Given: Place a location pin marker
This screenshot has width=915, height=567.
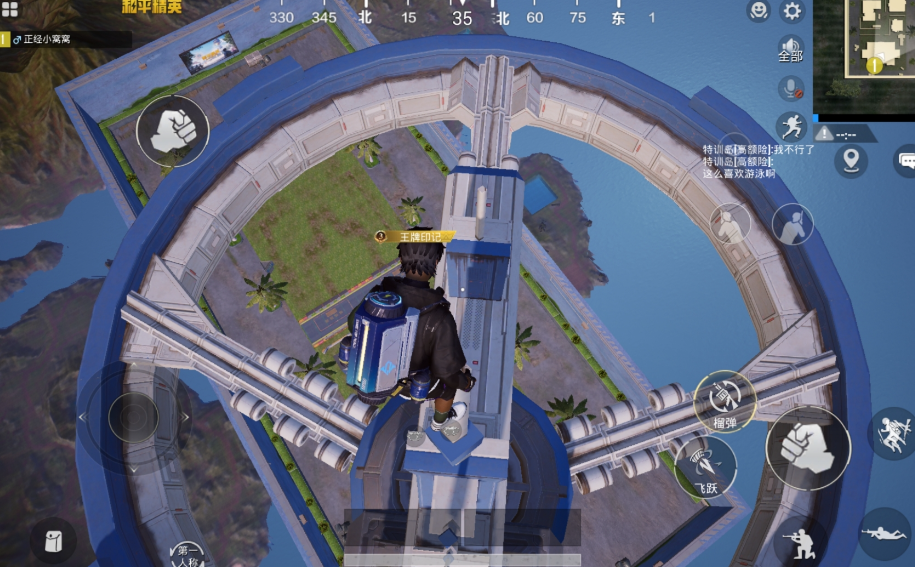Looking at the screenshot, I should (x=851, y=160).
